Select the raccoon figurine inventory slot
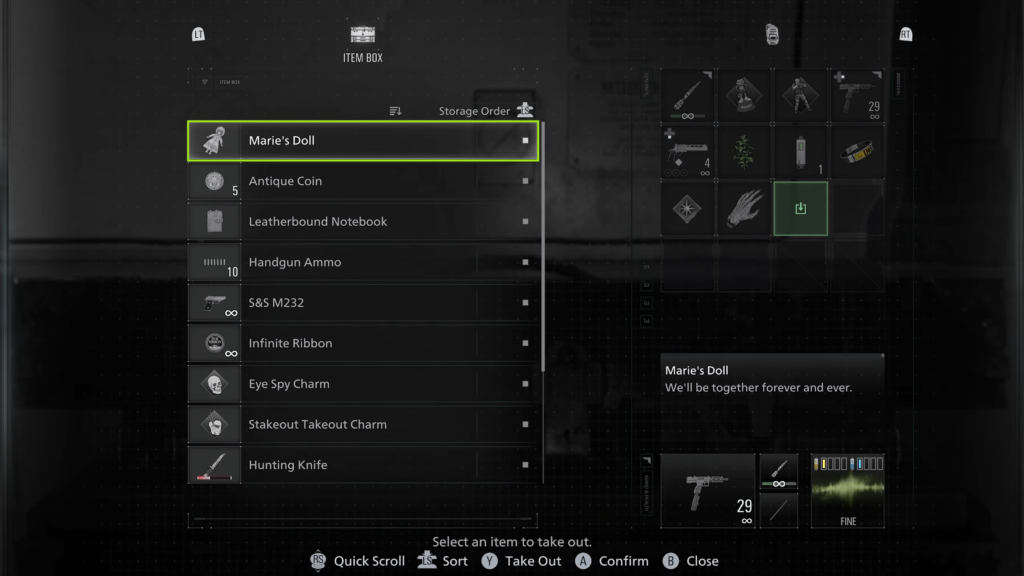The width and height of the screenshot is (1024, 576). (744, 97)
